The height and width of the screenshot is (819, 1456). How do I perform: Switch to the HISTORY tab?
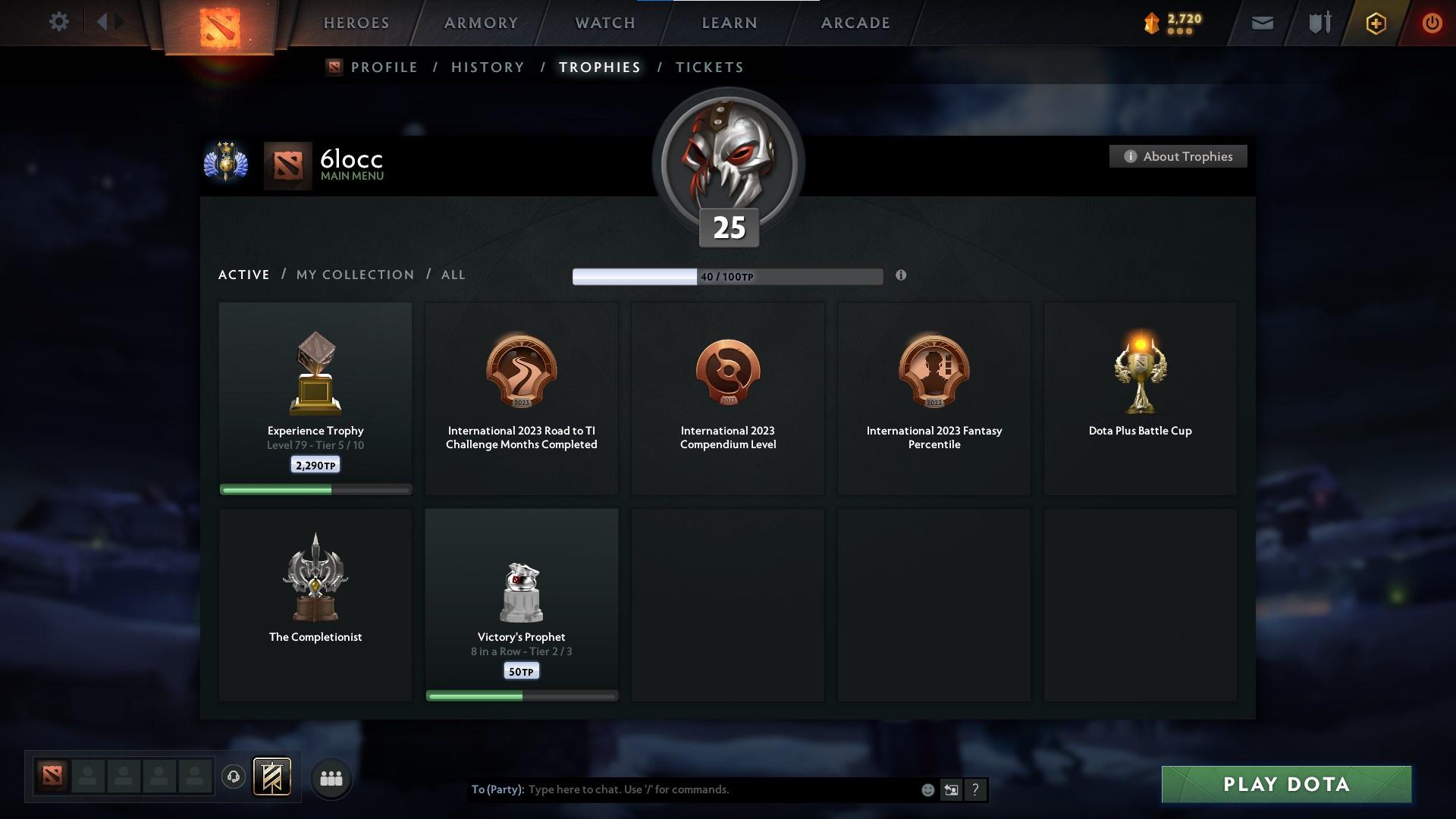[x=488, y=67]
